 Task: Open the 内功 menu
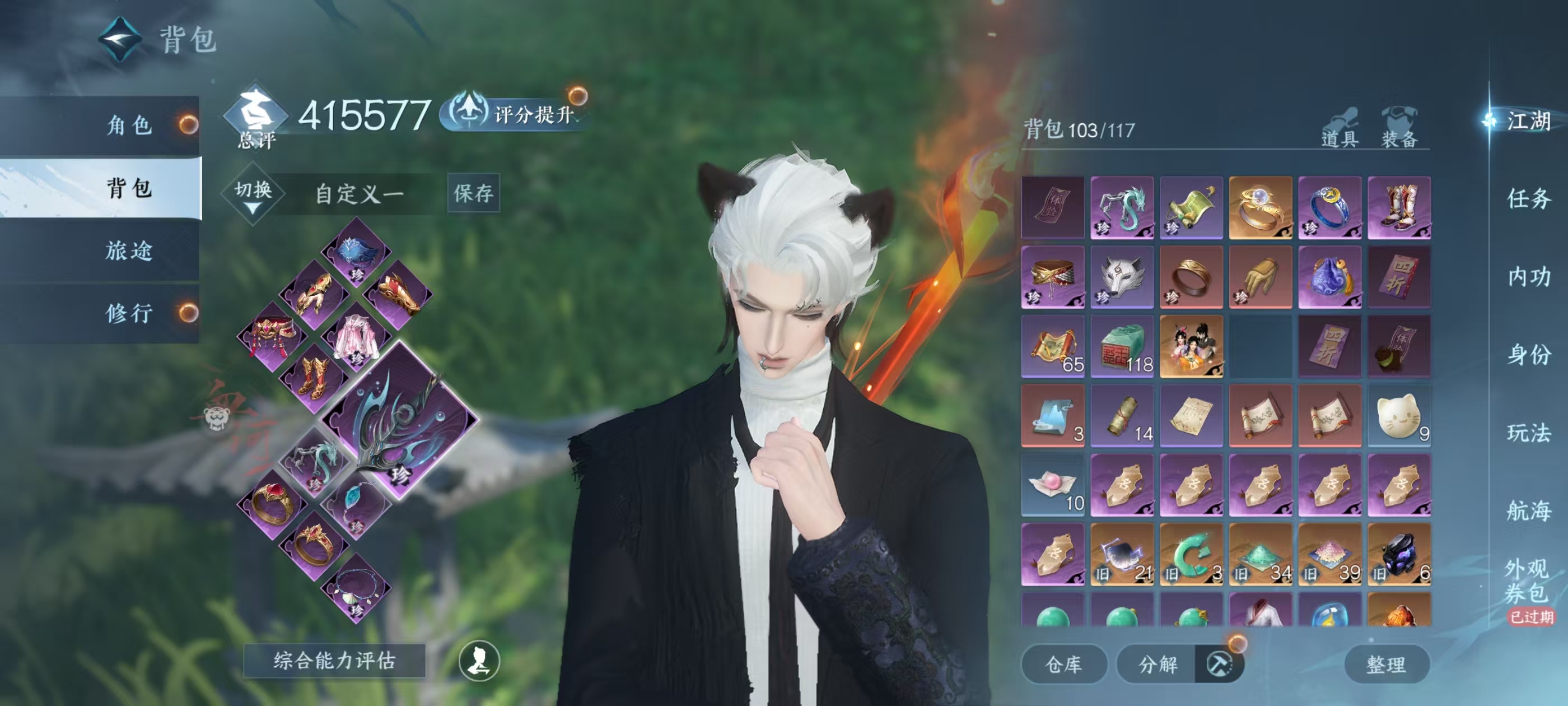(1528, 277)
